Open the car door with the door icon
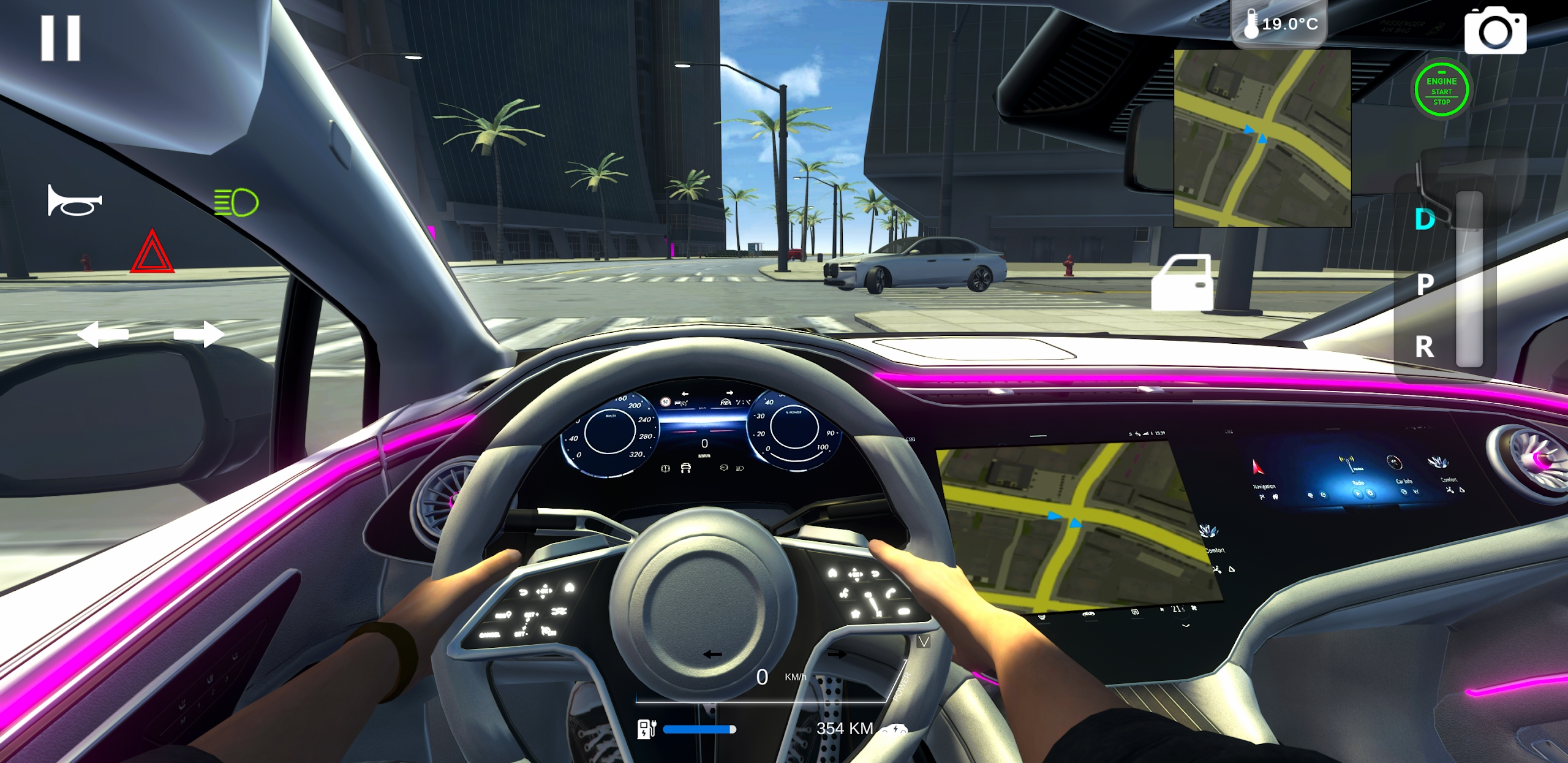The height and width of the screenshot is (763, 1568). coord(1182,282)
